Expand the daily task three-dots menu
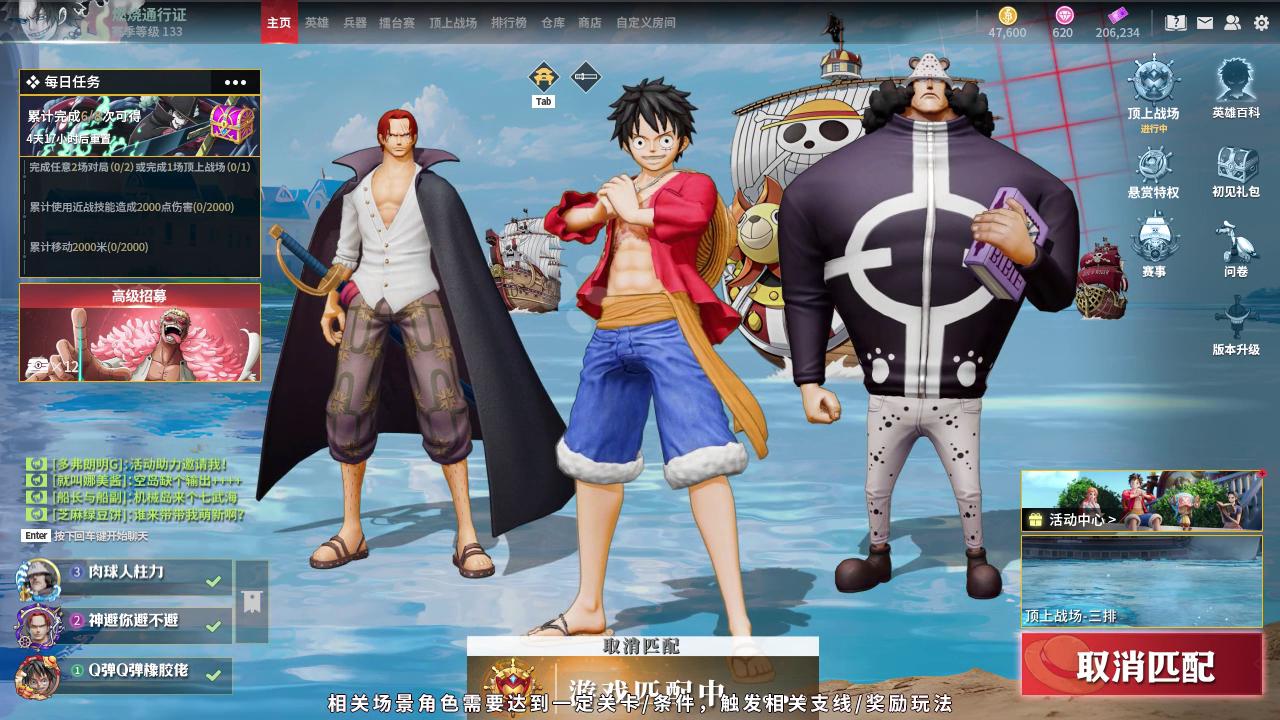1280x720 pixels. [235, 82]
